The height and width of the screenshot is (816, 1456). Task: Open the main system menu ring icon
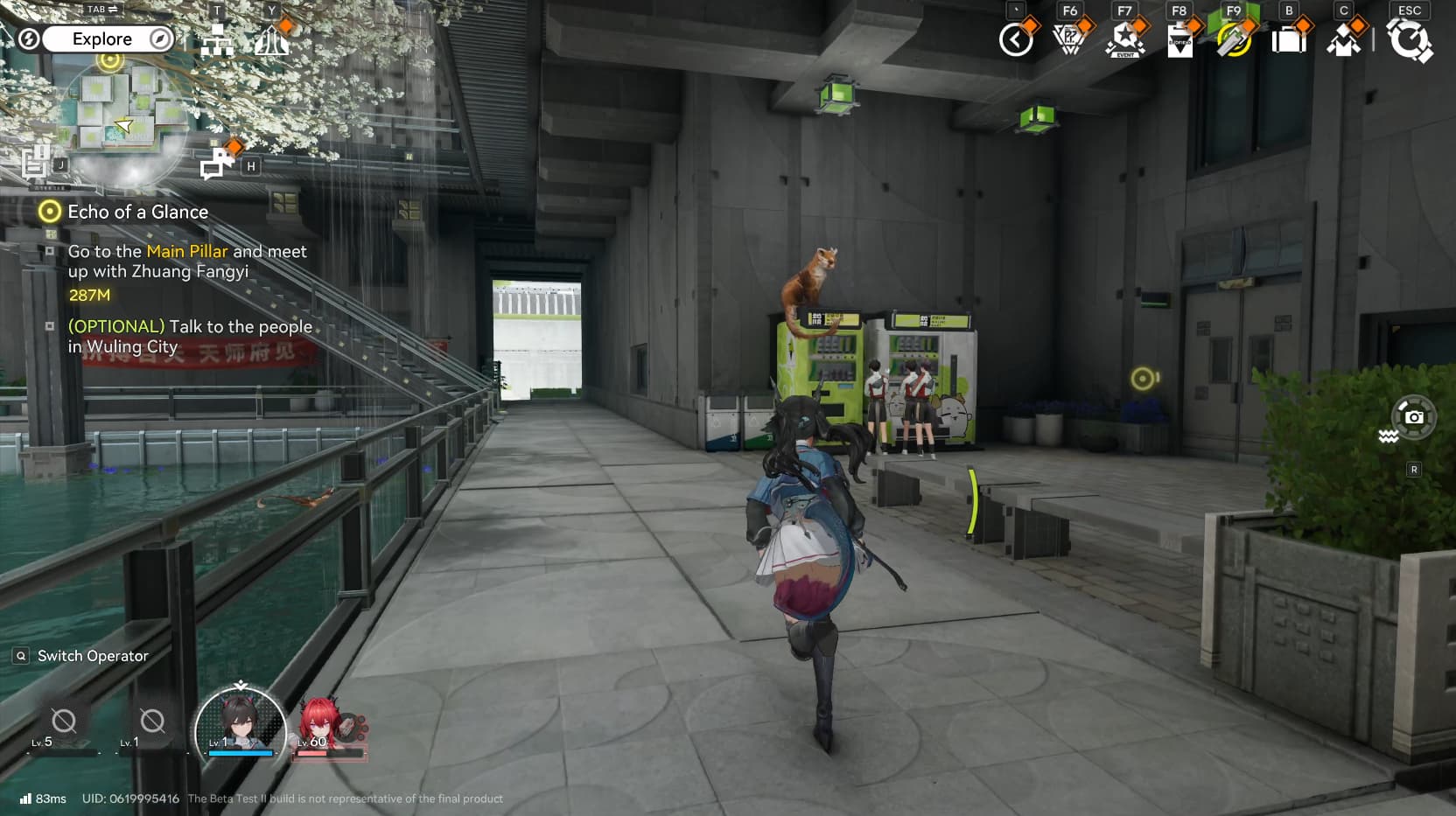point(1409,40)
